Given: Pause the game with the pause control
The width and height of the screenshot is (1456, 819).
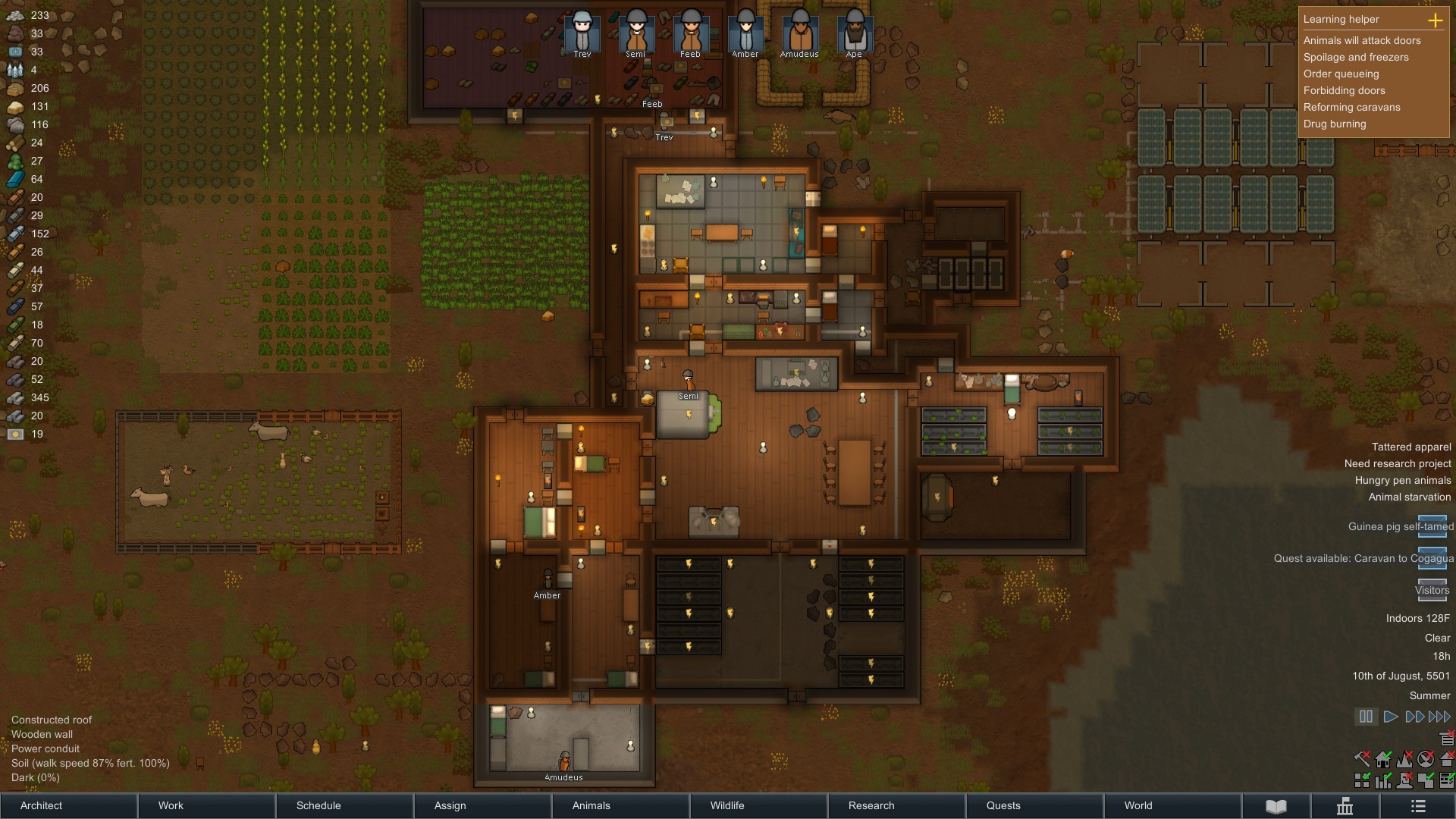Looking at the screenshot, I should click(x=1366, y=717).
